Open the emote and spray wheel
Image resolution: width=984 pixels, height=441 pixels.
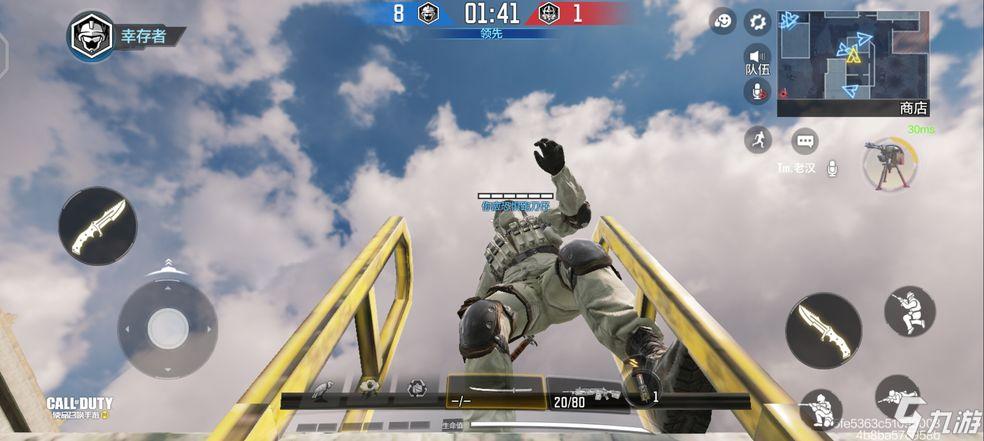pyautogui.click(x=724, y=21)
